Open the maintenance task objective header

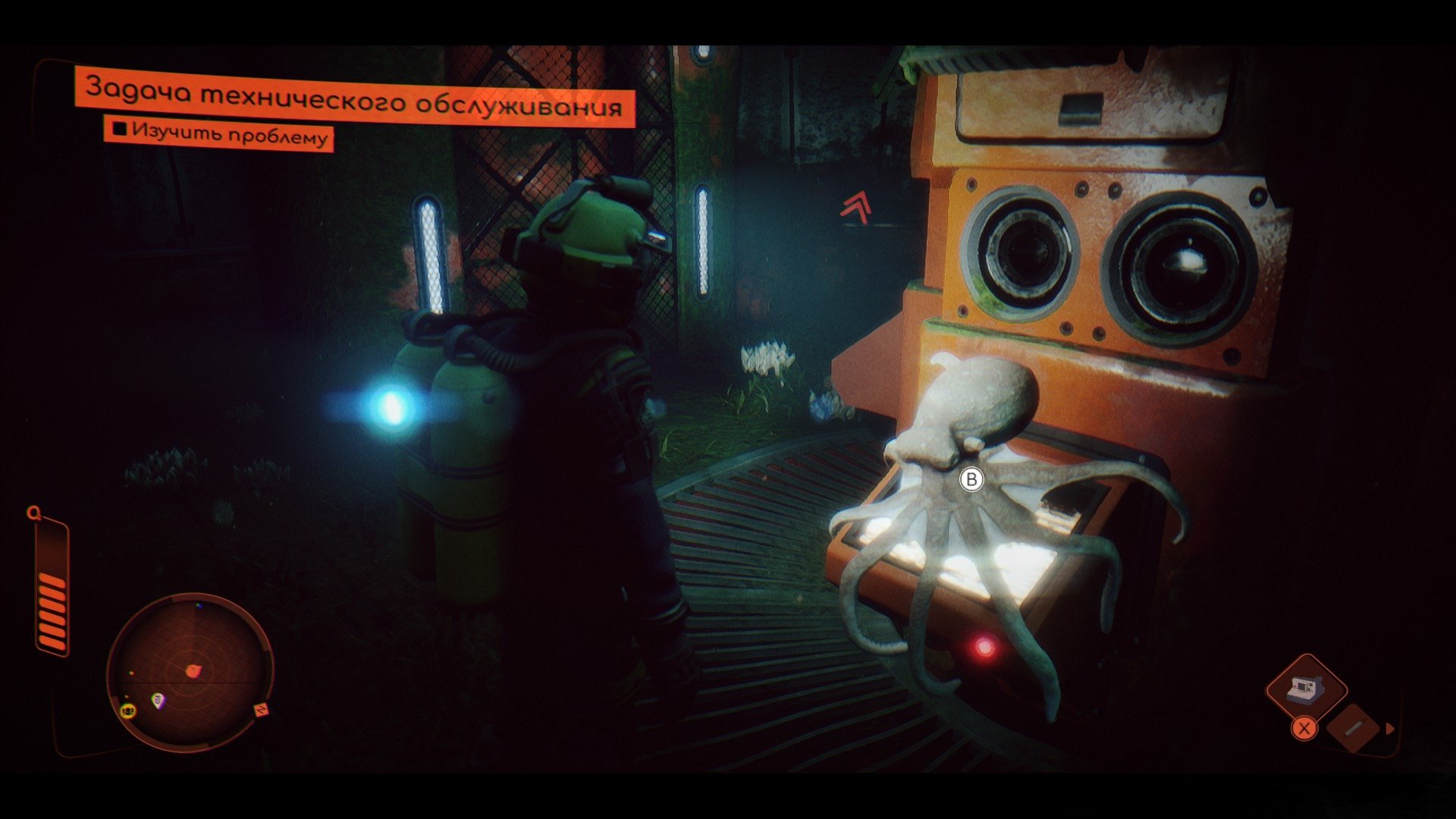[x=354, y=99]
